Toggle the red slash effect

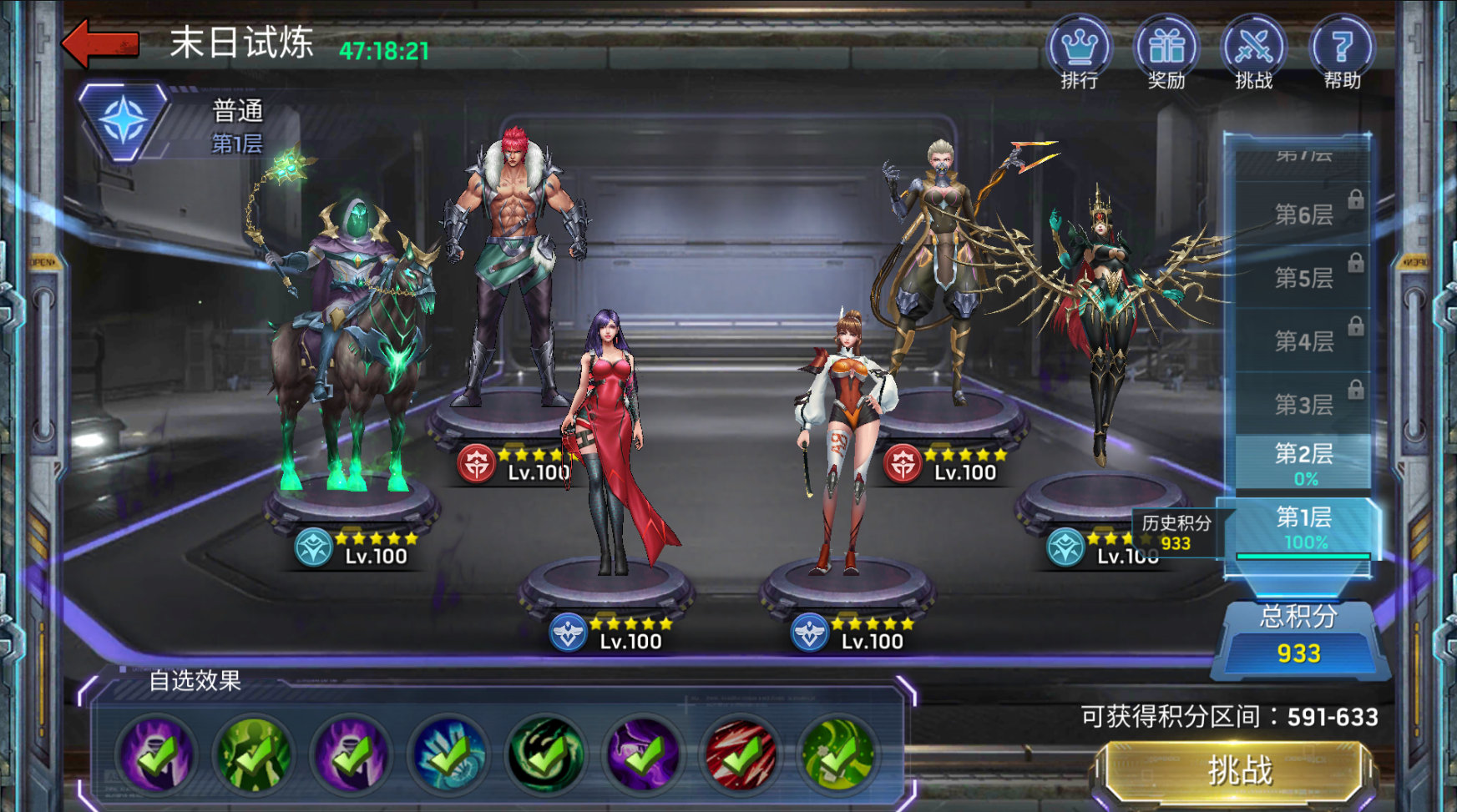(x=741, y=754)
